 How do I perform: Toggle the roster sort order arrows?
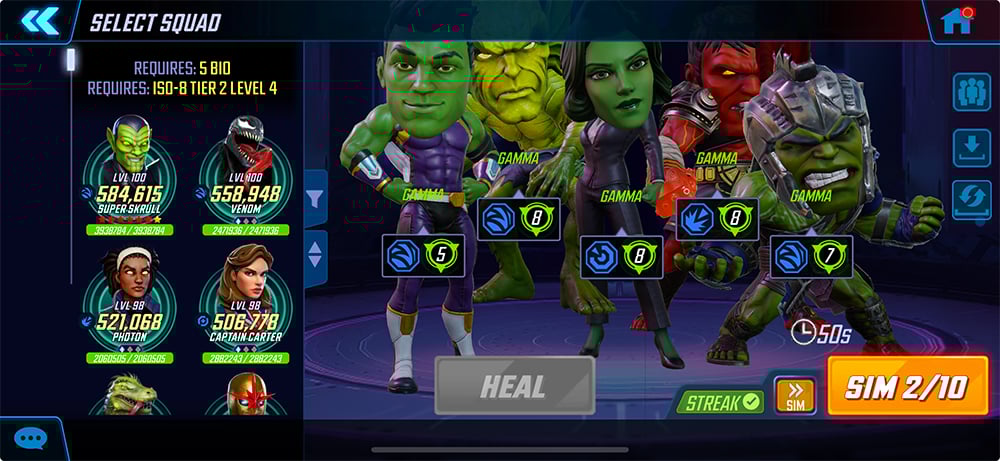(315, 255)
